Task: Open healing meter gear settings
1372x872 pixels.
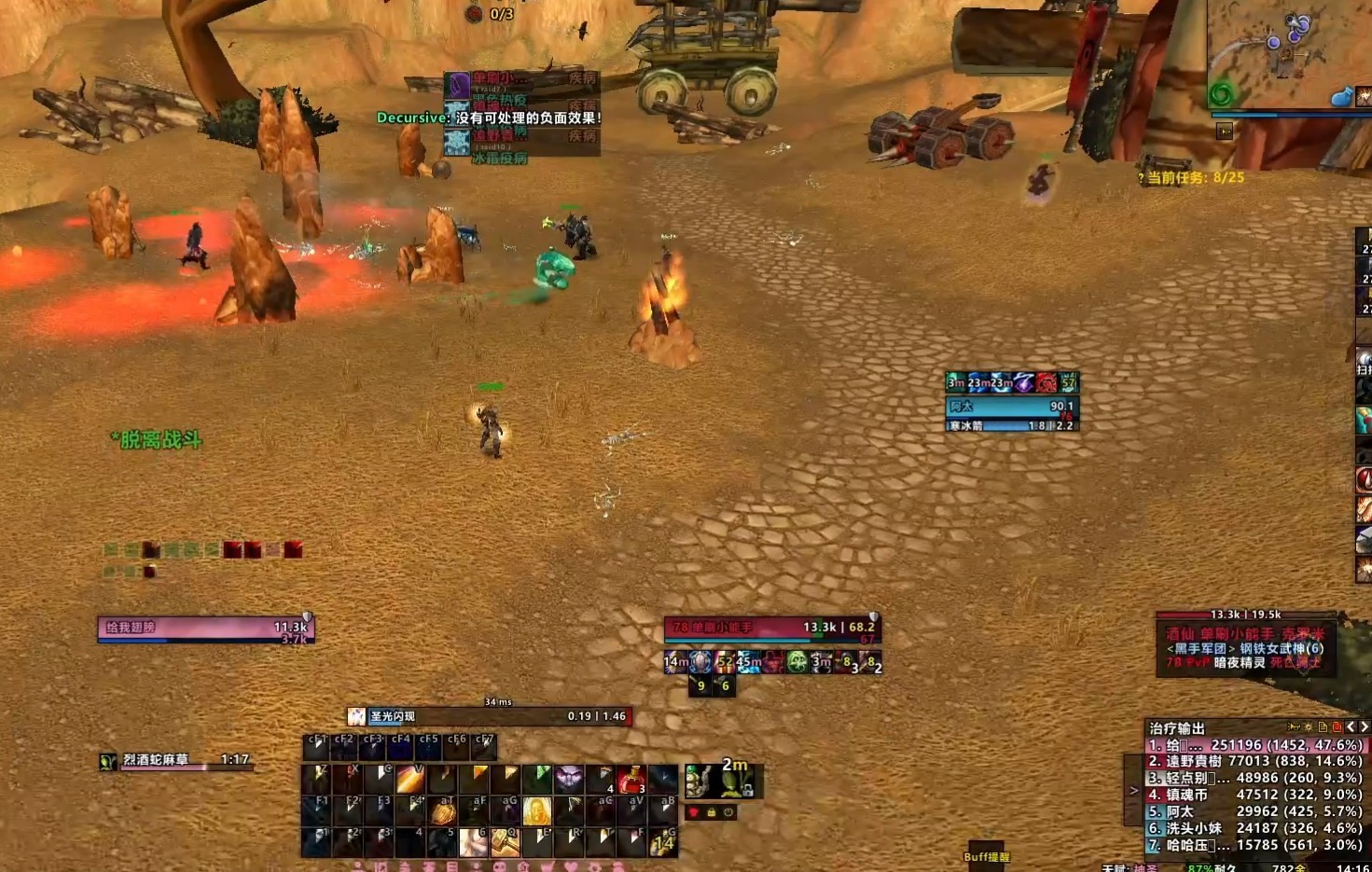Action: coord(1309,727)
